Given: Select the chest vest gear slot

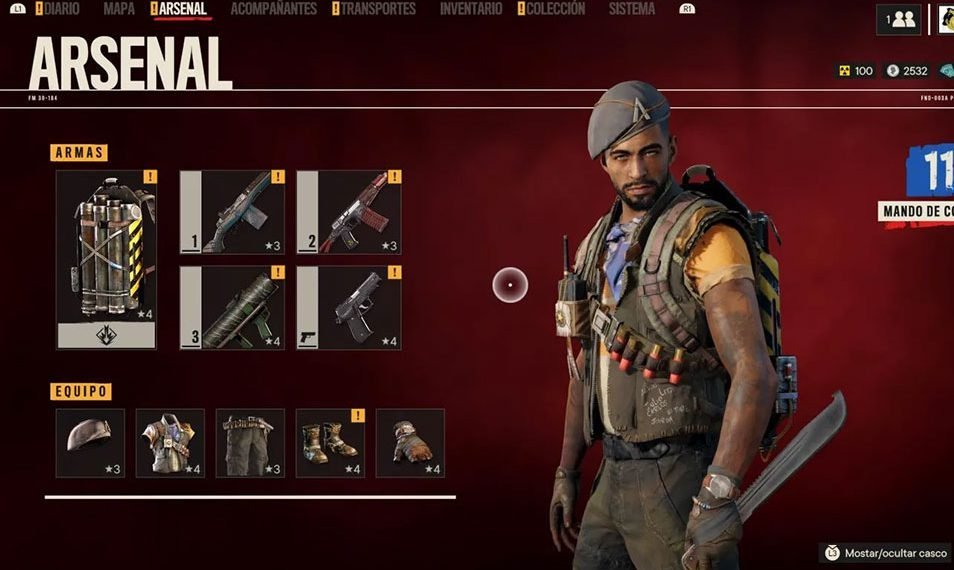Looking at the screenshot, I should pyautogui.click(x=170, y=442).
